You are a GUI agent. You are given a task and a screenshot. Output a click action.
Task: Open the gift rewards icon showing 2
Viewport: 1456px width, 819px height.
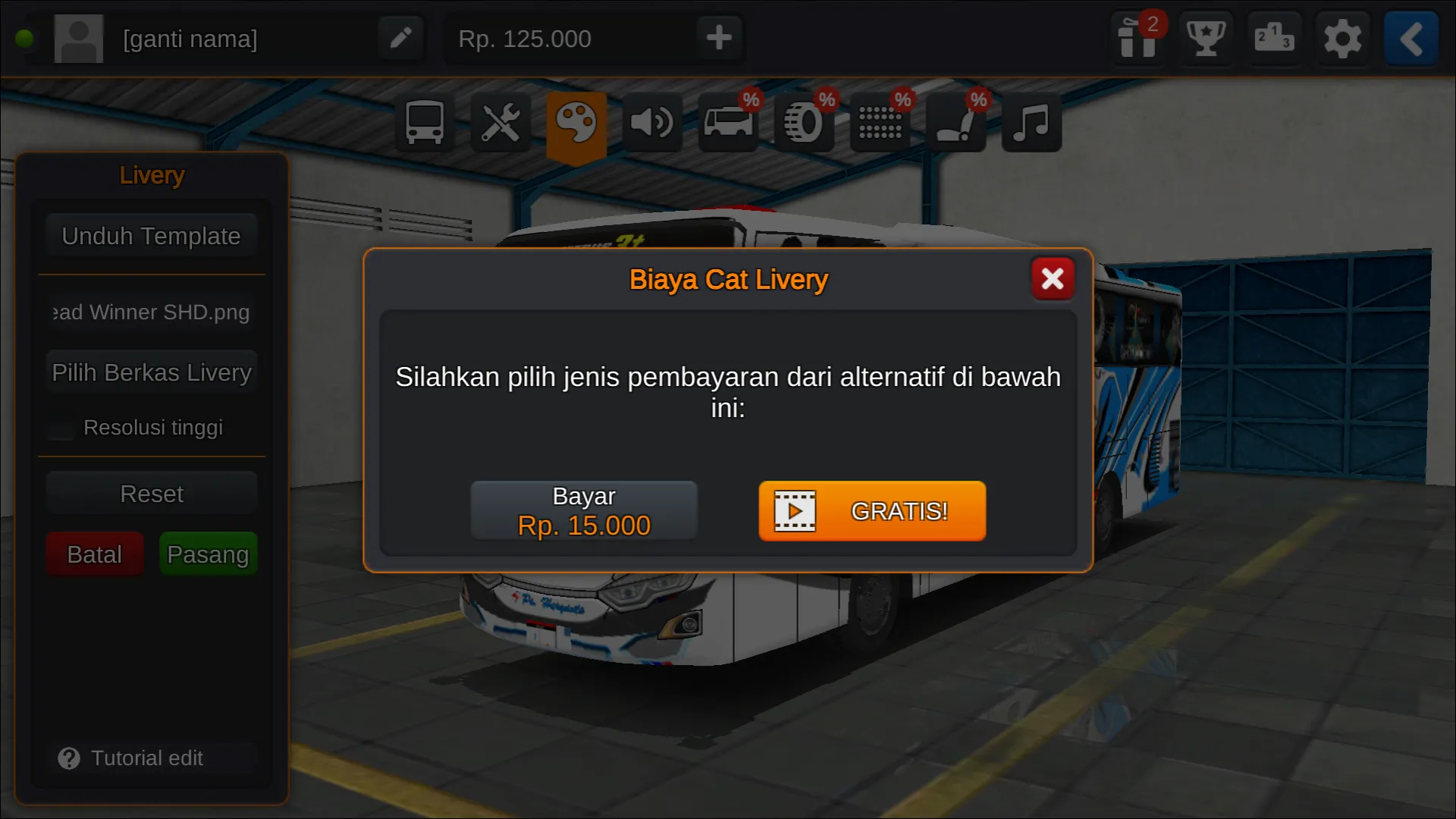click(1138, 39)
